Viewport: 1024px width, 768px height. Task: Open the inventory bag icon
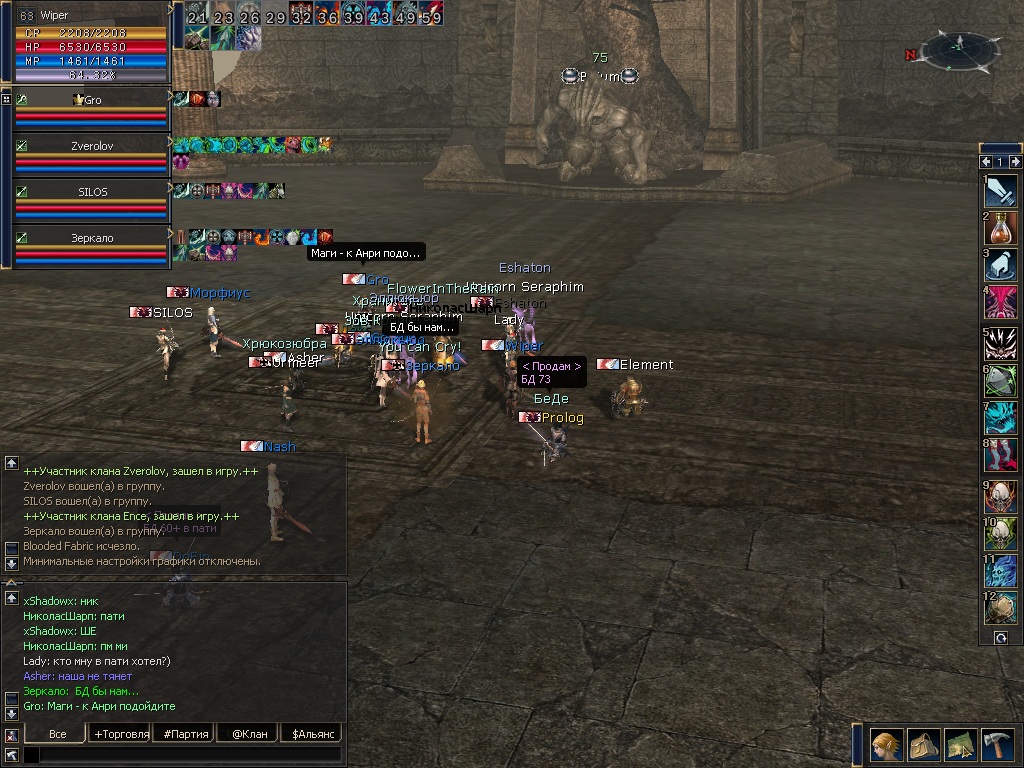[923, 745]
